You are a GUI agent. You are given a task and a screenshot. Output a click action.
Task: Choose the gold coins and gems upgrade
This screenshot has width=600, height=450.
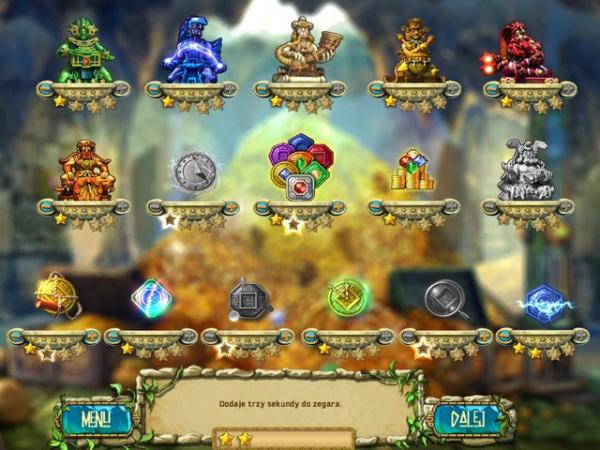(x=412, y=171)
